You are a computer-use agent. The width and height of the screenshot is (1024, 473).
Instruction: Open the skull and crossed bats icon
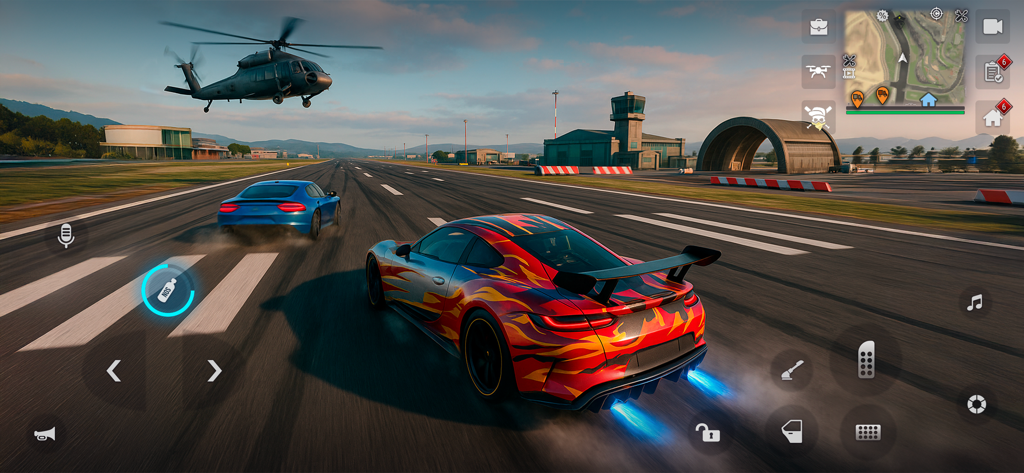point(818,117)
